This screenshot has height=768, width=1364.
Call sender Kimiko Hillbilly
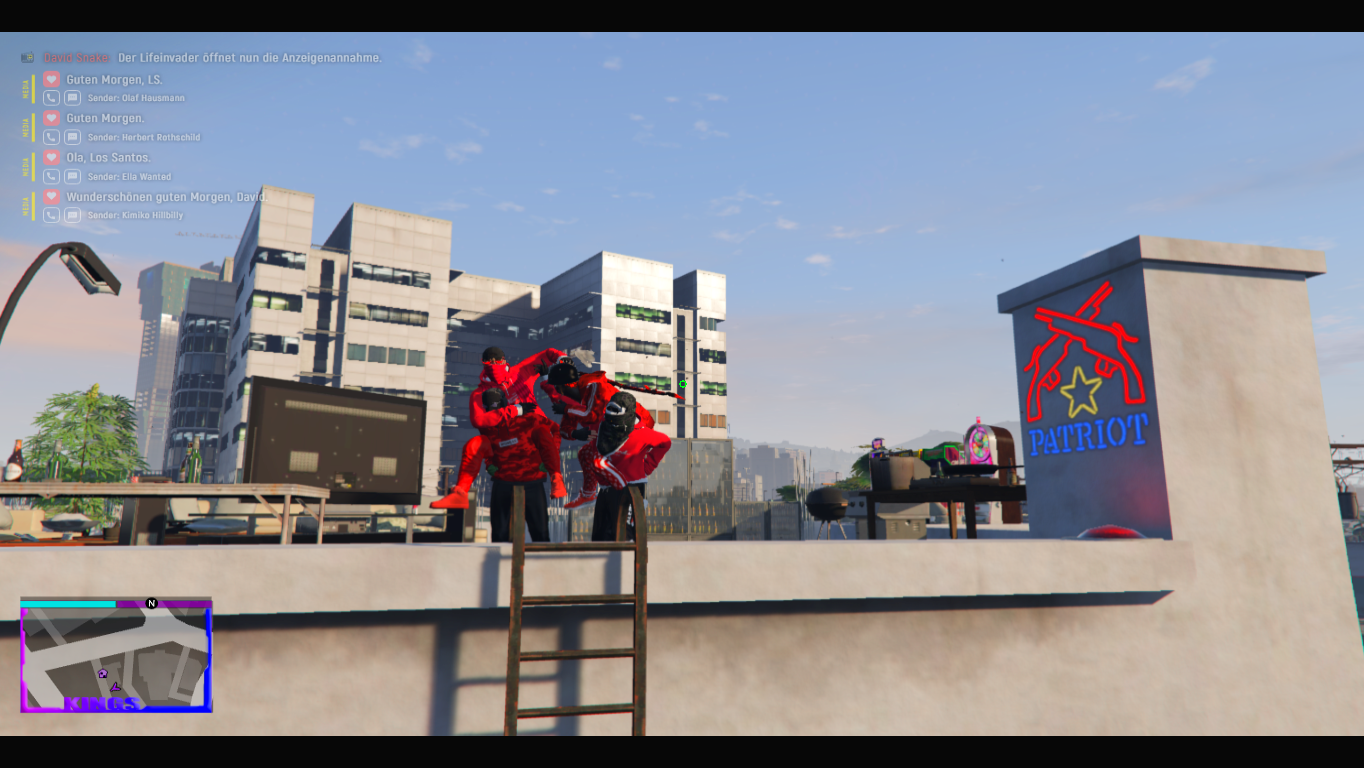pyautogui.click(x=52, y=215)
